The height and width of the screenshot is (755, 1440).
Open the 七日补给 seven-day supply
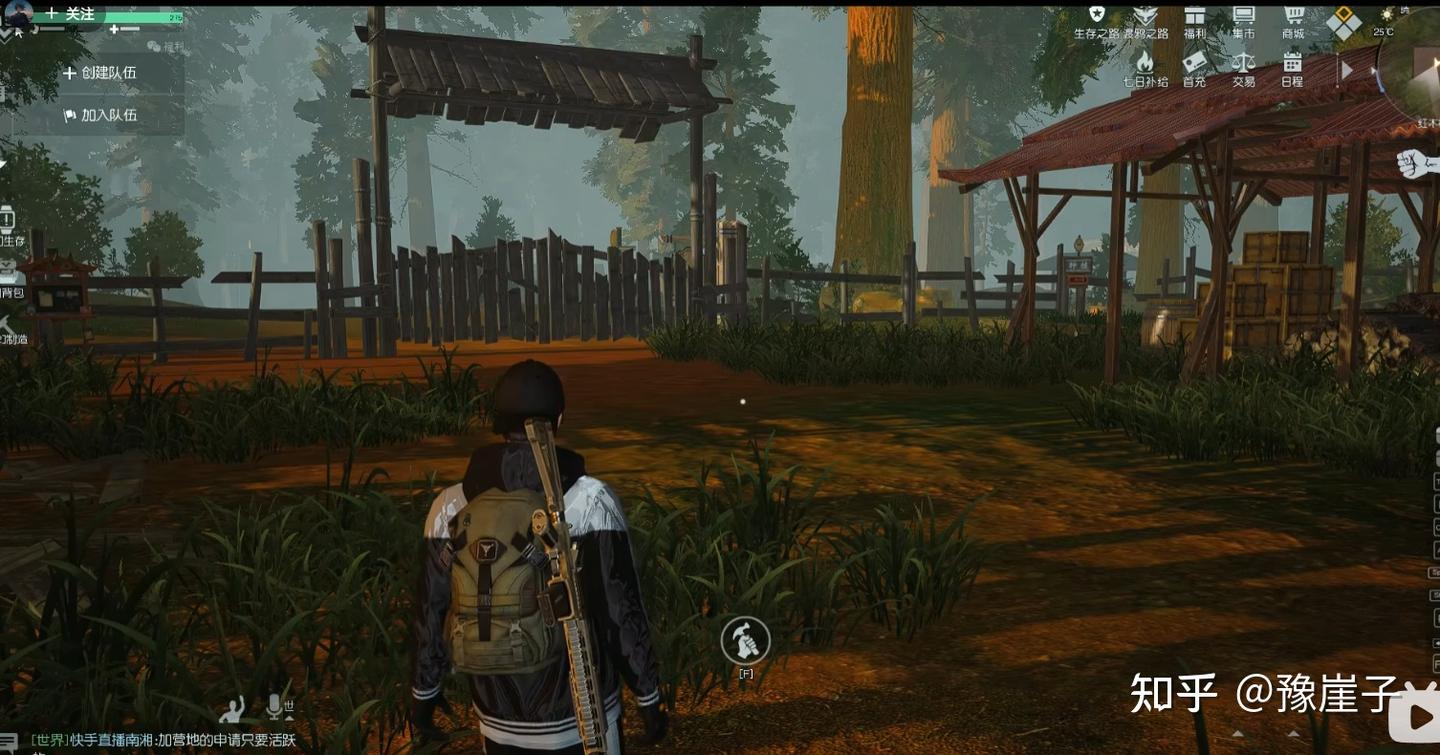(x=1145, y=68)
